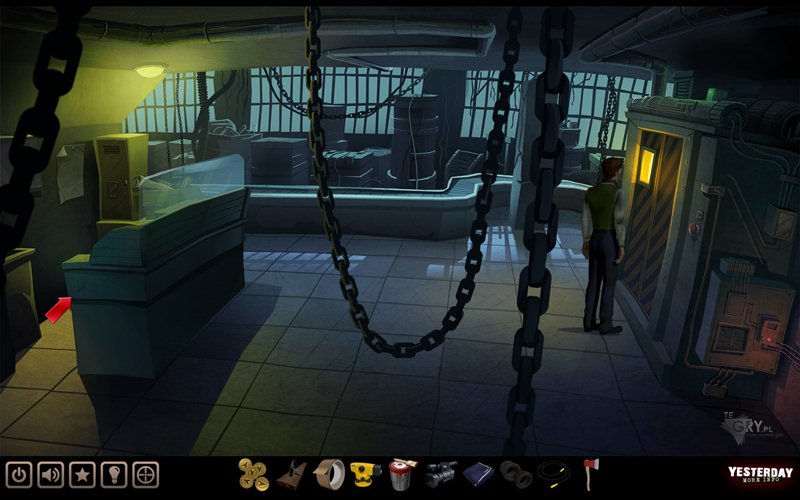Choose the pair of black rubber rings
Viewport: 800px width, 500px height.
point(516,474)
